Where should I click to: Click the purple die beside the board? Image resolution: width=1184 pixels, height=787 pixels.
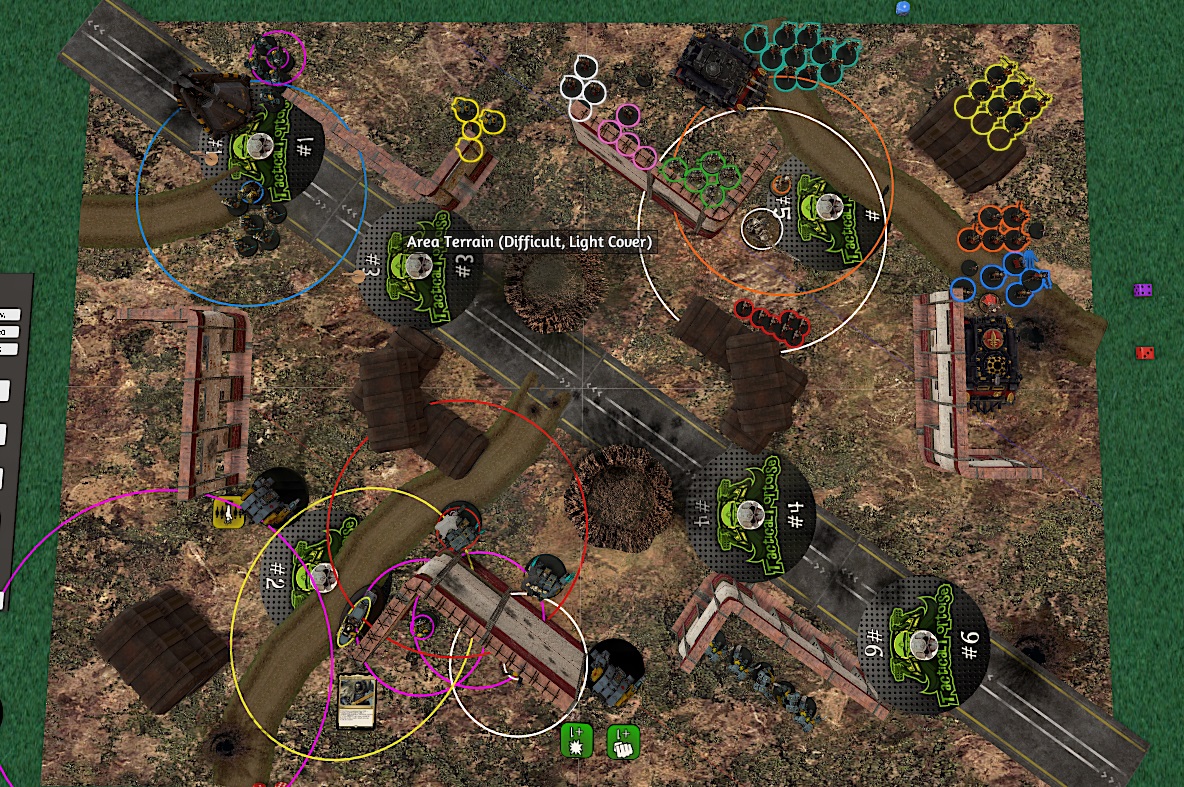tap(1143, 290)
